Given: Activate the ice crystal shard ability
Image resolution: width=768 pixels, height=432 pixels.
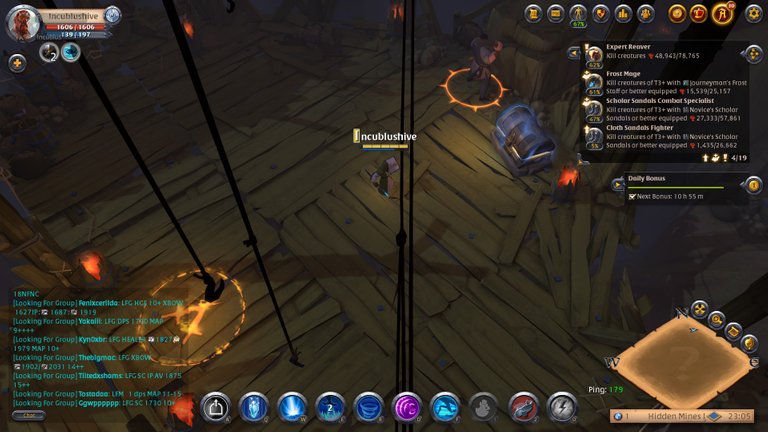Looking at the screenshot, I should [254, 406].
